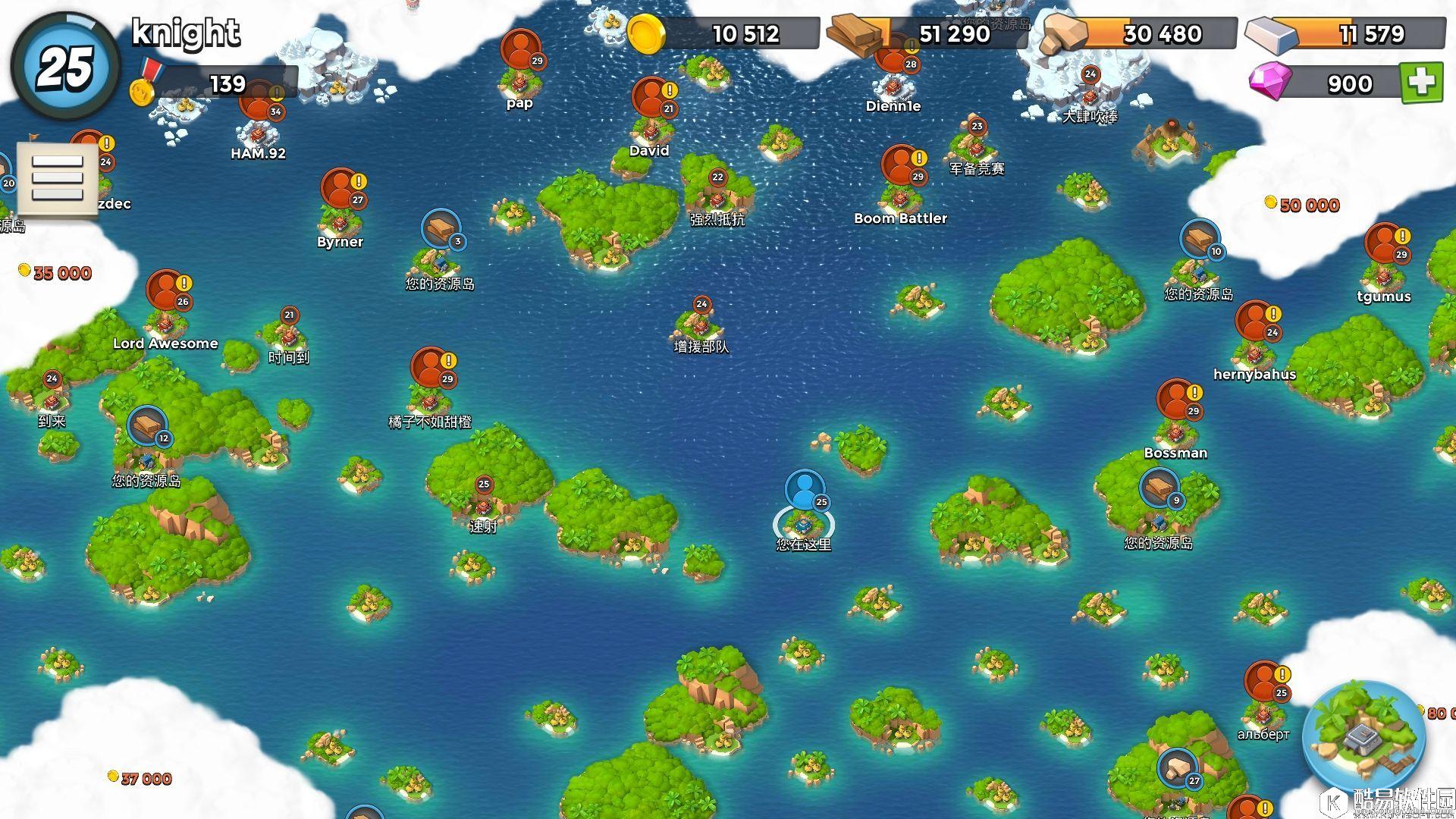Open the level 12 wood resource base
Image resolution: width=1456 pixels, height=819 pixels.
[147, 427]
